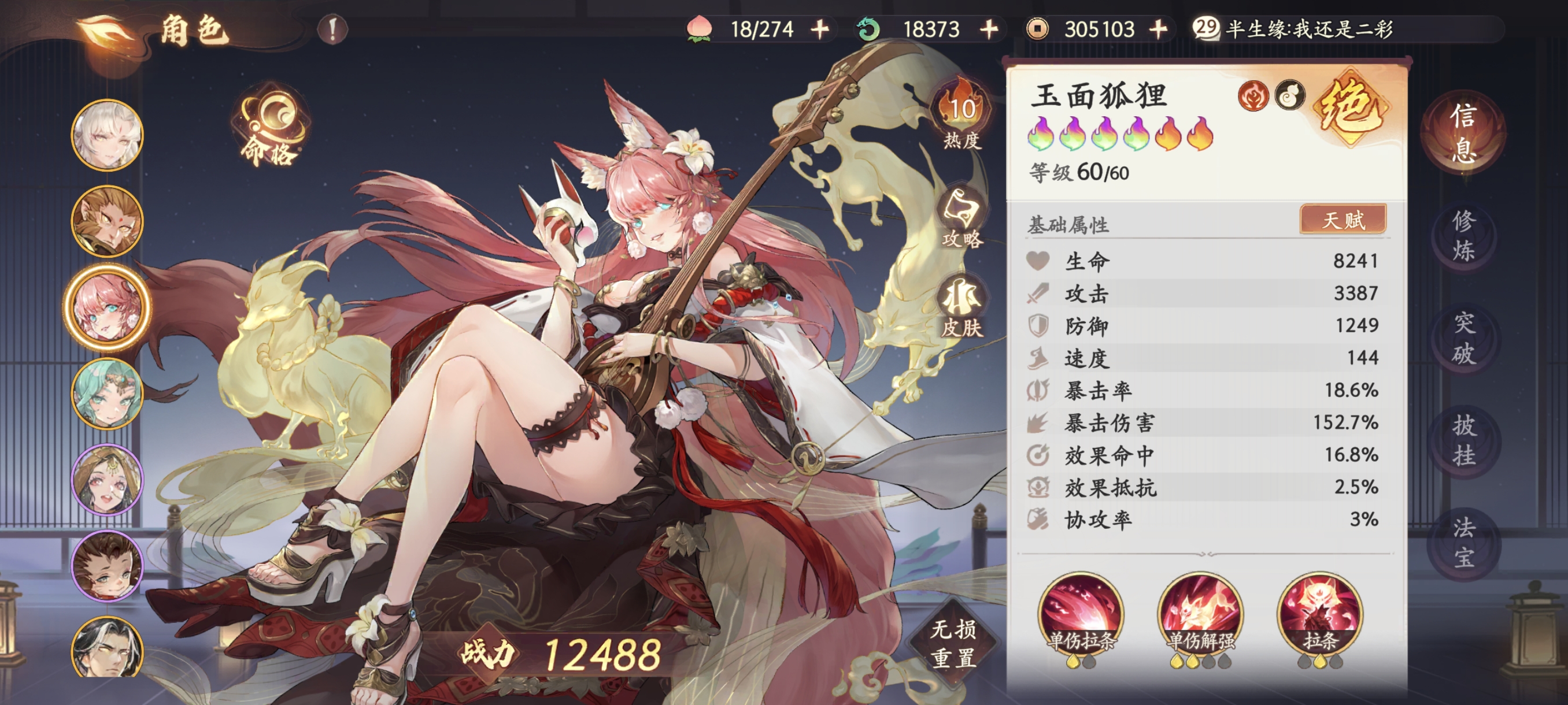Viewport: 1568px width, 705px height.
Task: View the 单伤拉条 skill icon
Action: 1081,614
